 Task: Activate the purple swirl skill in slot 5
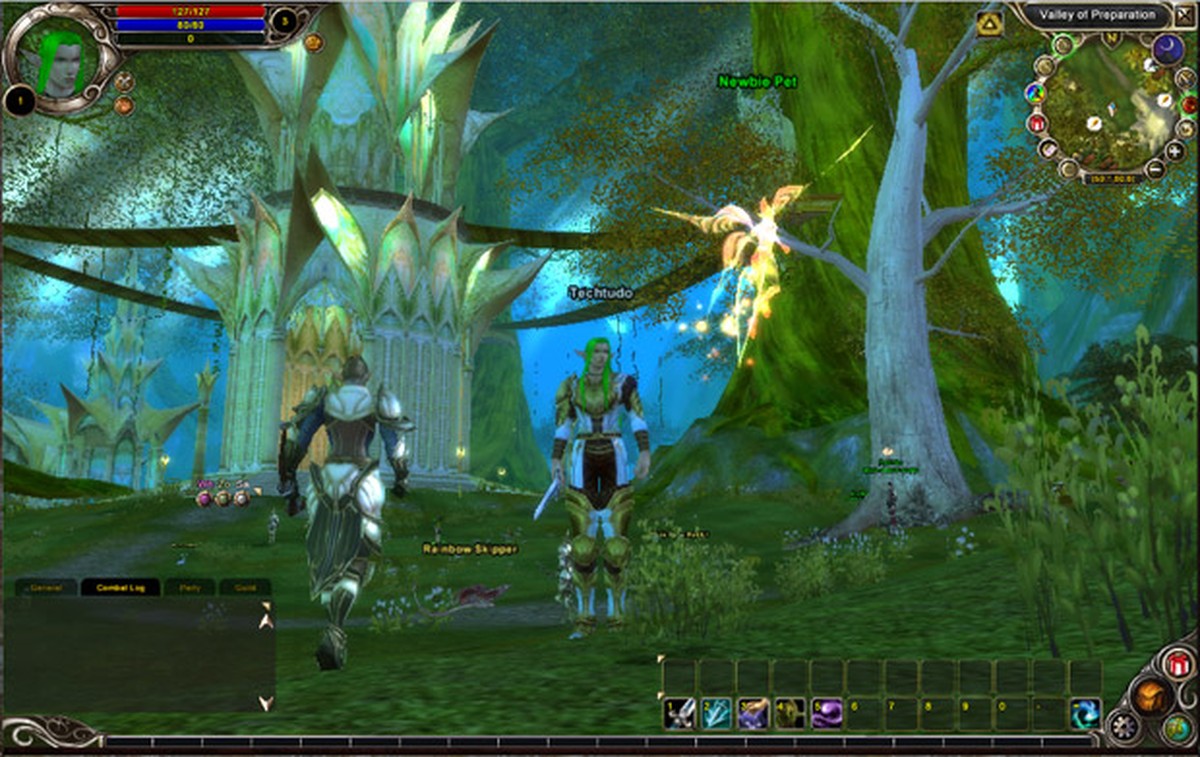(x=827, y=713)
